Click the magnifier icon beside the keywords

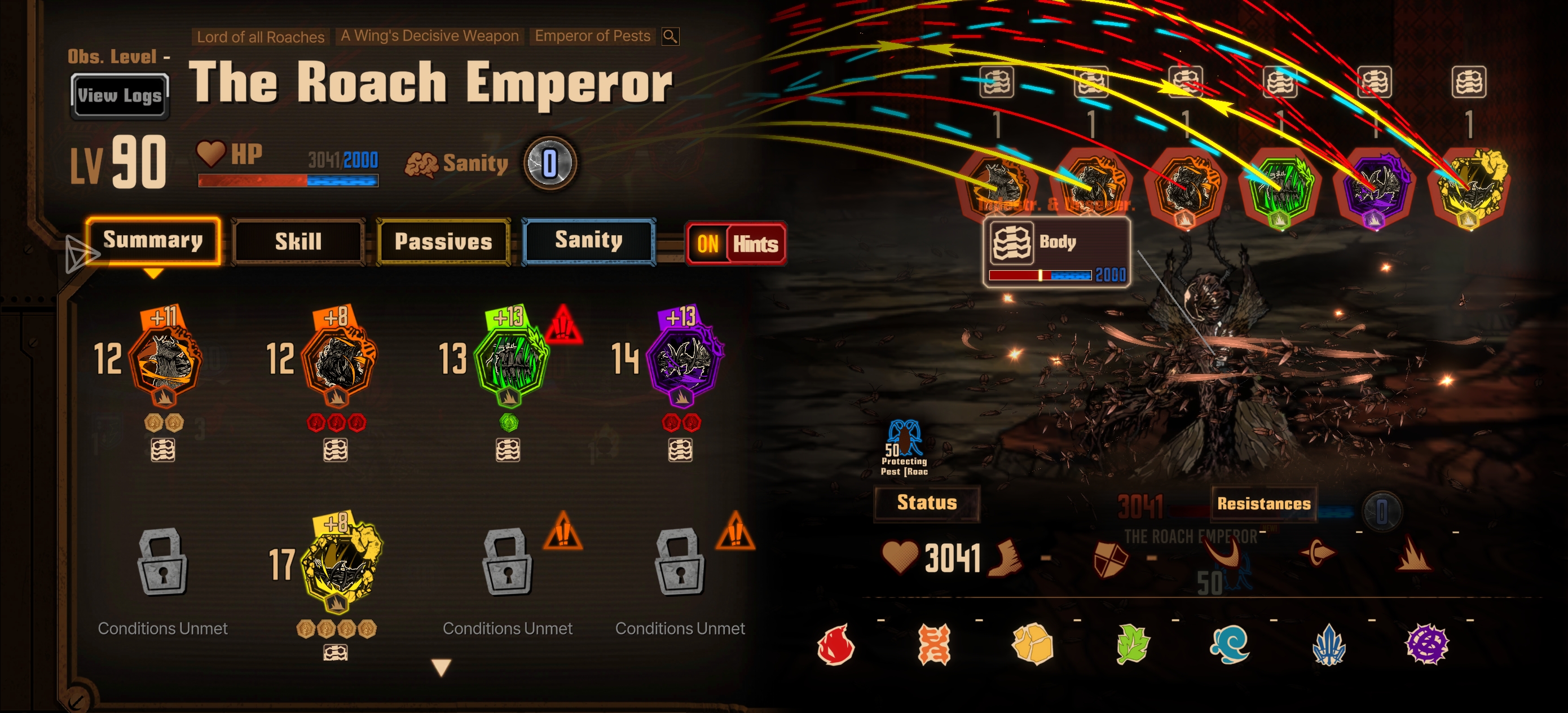670,37
